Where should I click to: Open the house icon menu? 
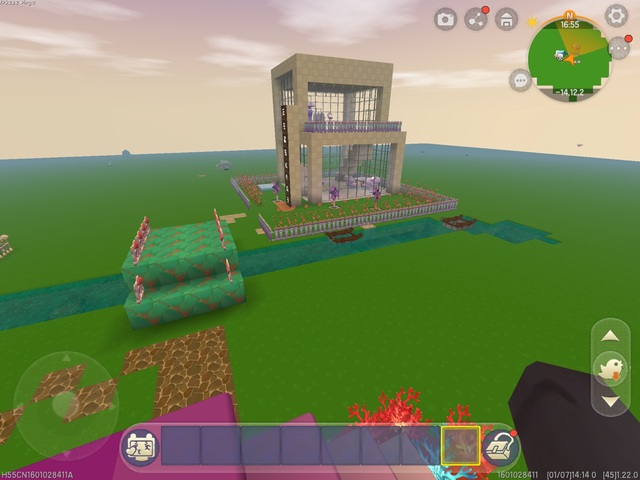tap(507, 19)
